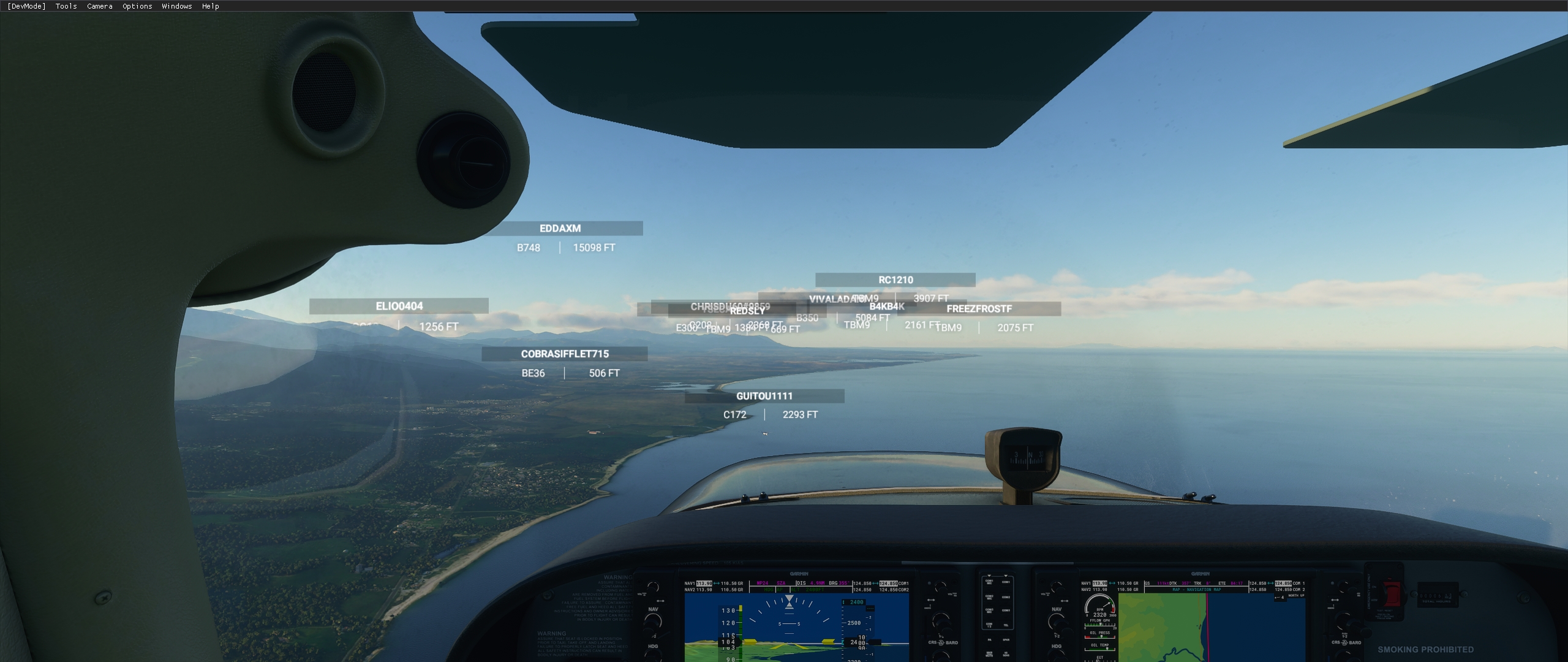Toggle the HI SENS marker beacon sensitivity
The width and height of the screenshot is (1568, 662).
click(1006, 654)
